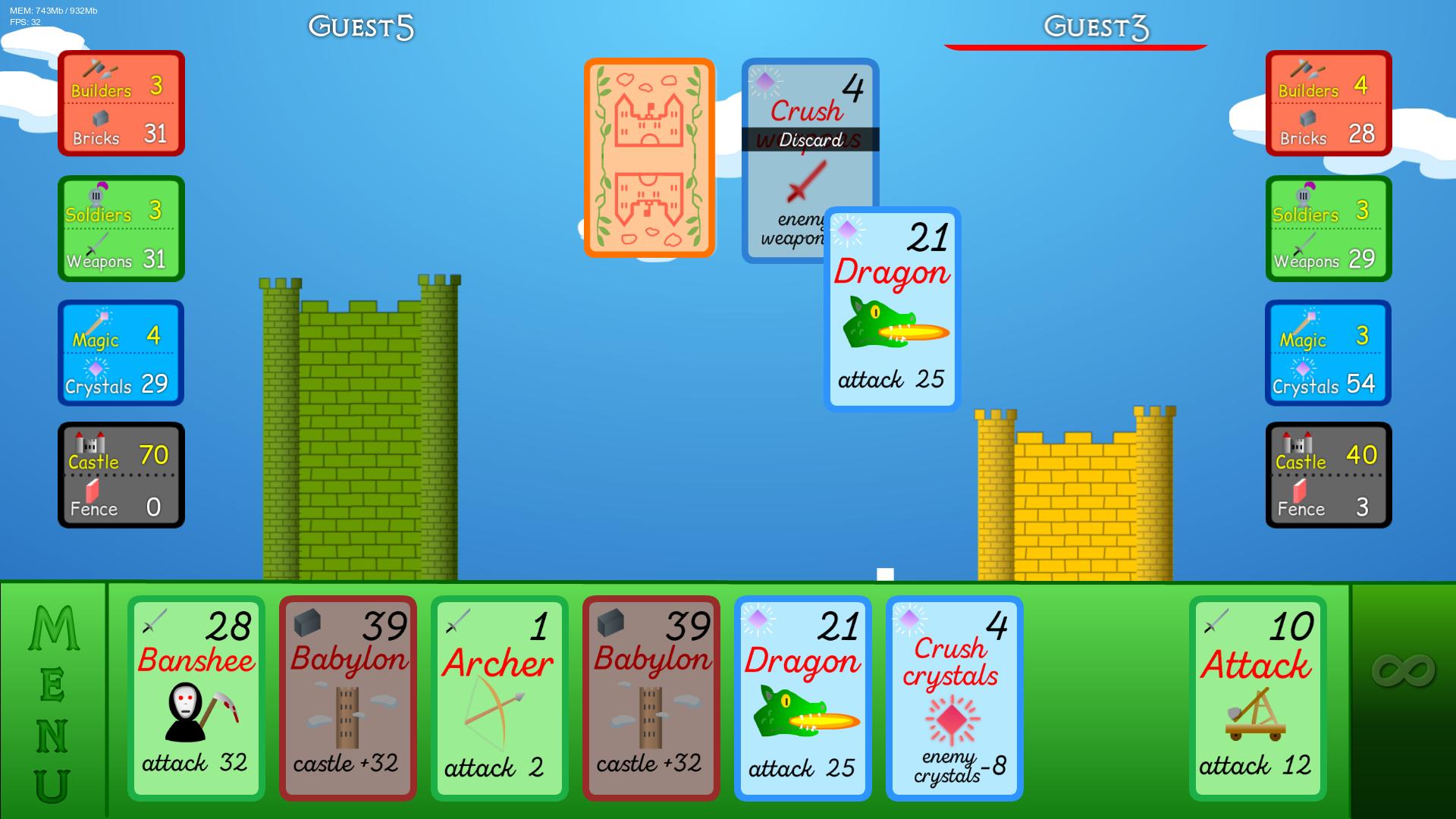Play the Archer card from the hand
Viewport: 1456px width, 819px height.
[x=499, y=698]
